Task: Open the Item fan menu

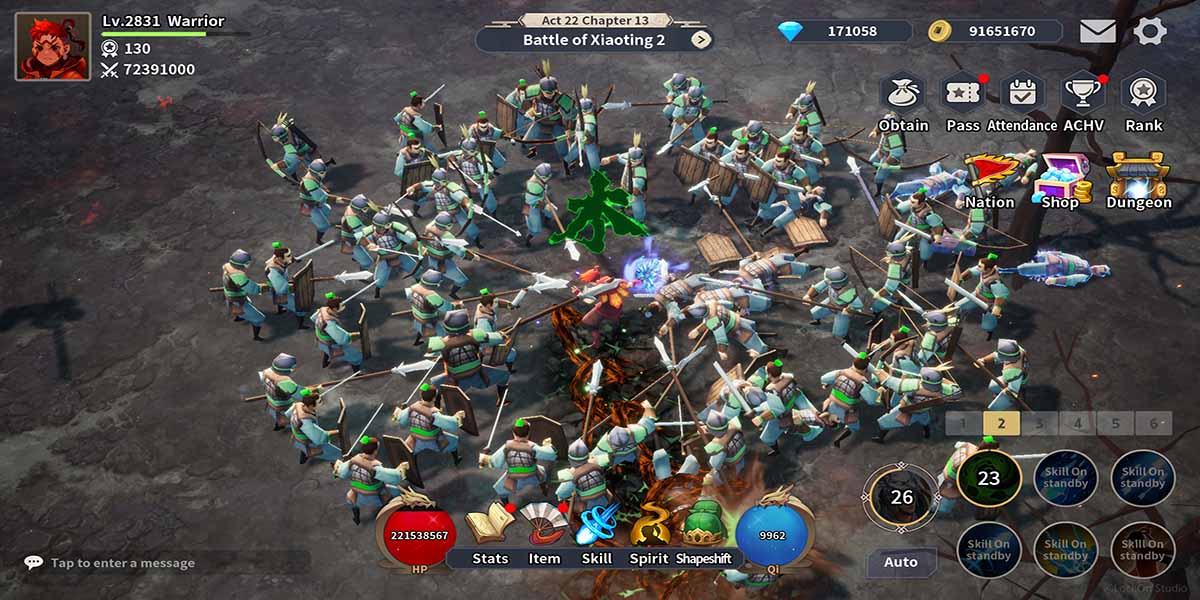Action: pyautogui.click(x=544, y=526)
